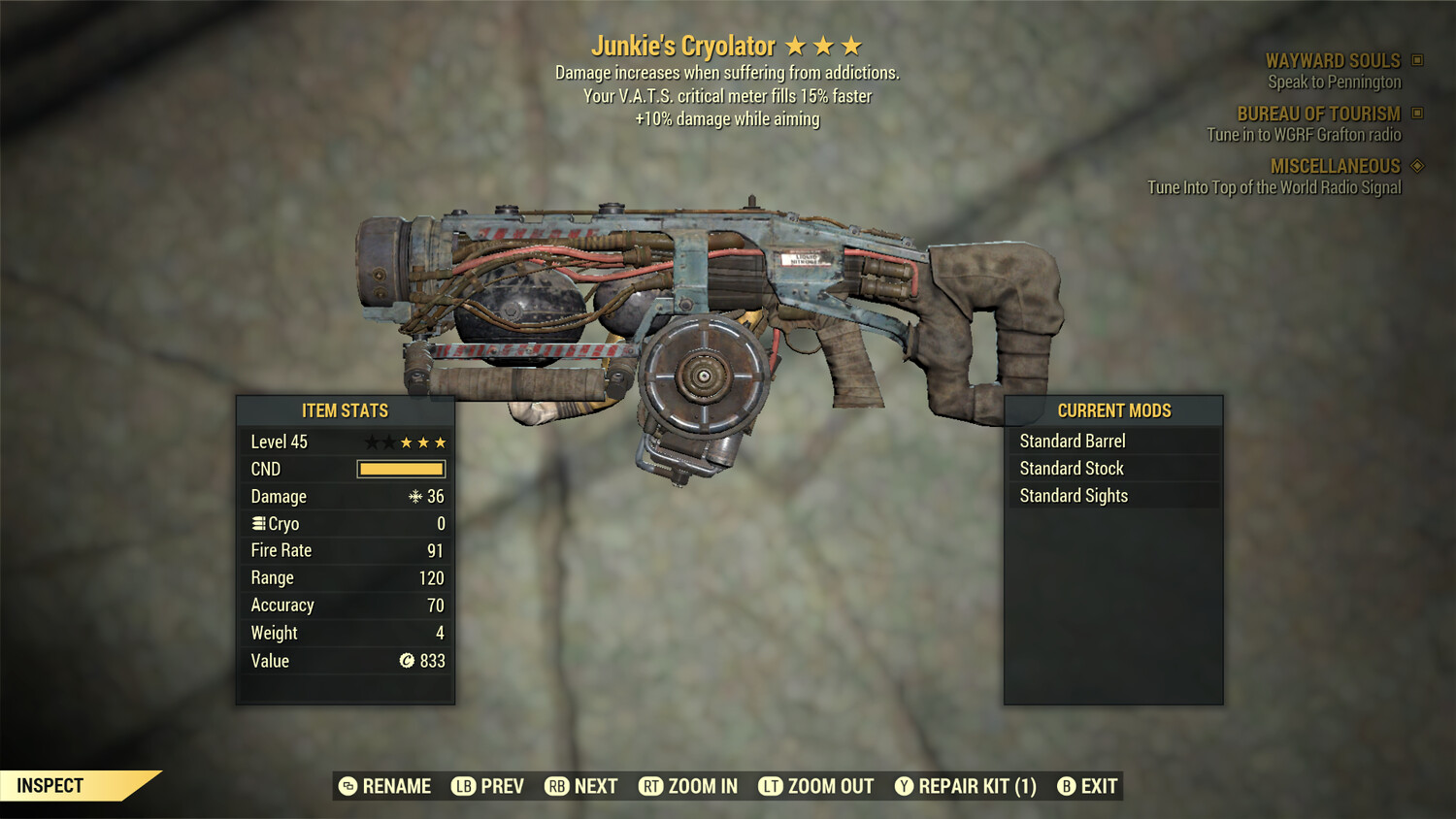Click the snowflake damage icon beside 36
Screen dimensions: 1456x819
point(417,496)
